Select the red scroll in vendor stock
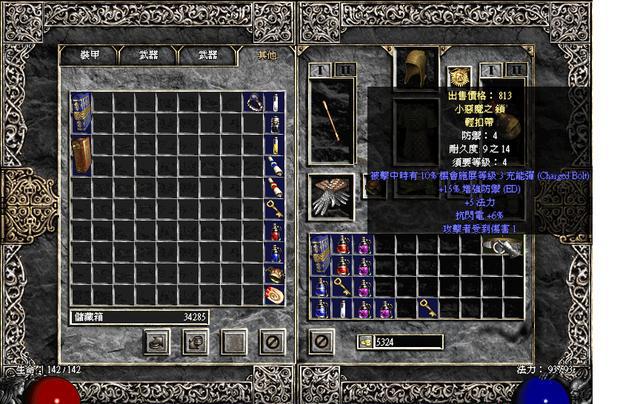The width and height of the screenshot is (640, 404). click(274, 296)
